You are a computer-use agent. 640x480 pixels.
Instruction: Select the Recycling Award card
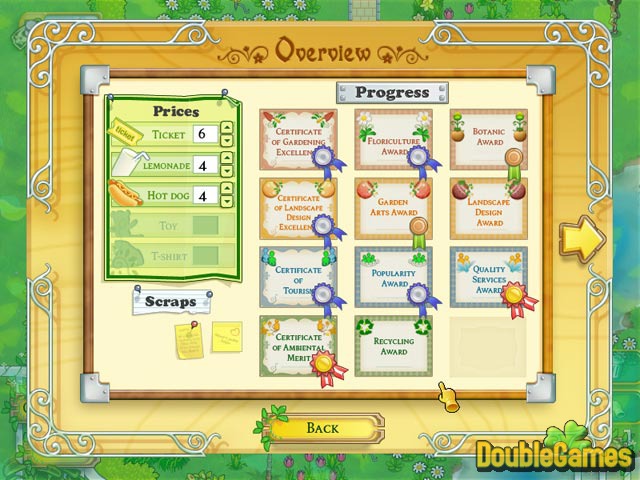393,345
